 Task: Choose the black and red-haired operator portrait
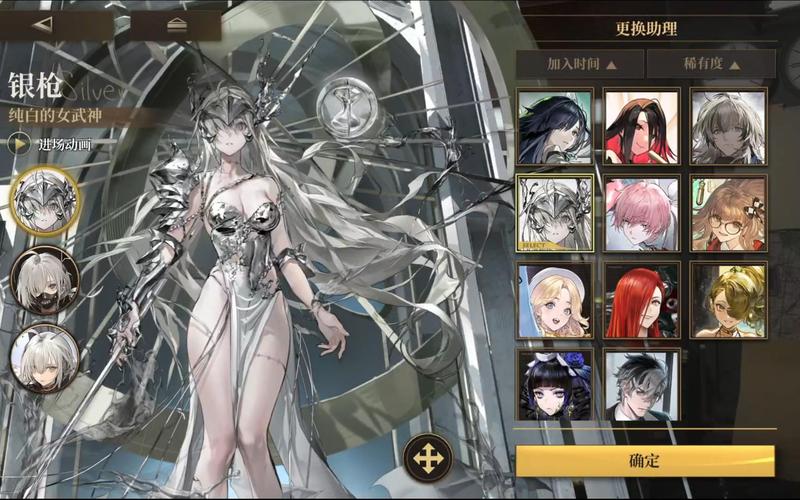pos(642,126)
